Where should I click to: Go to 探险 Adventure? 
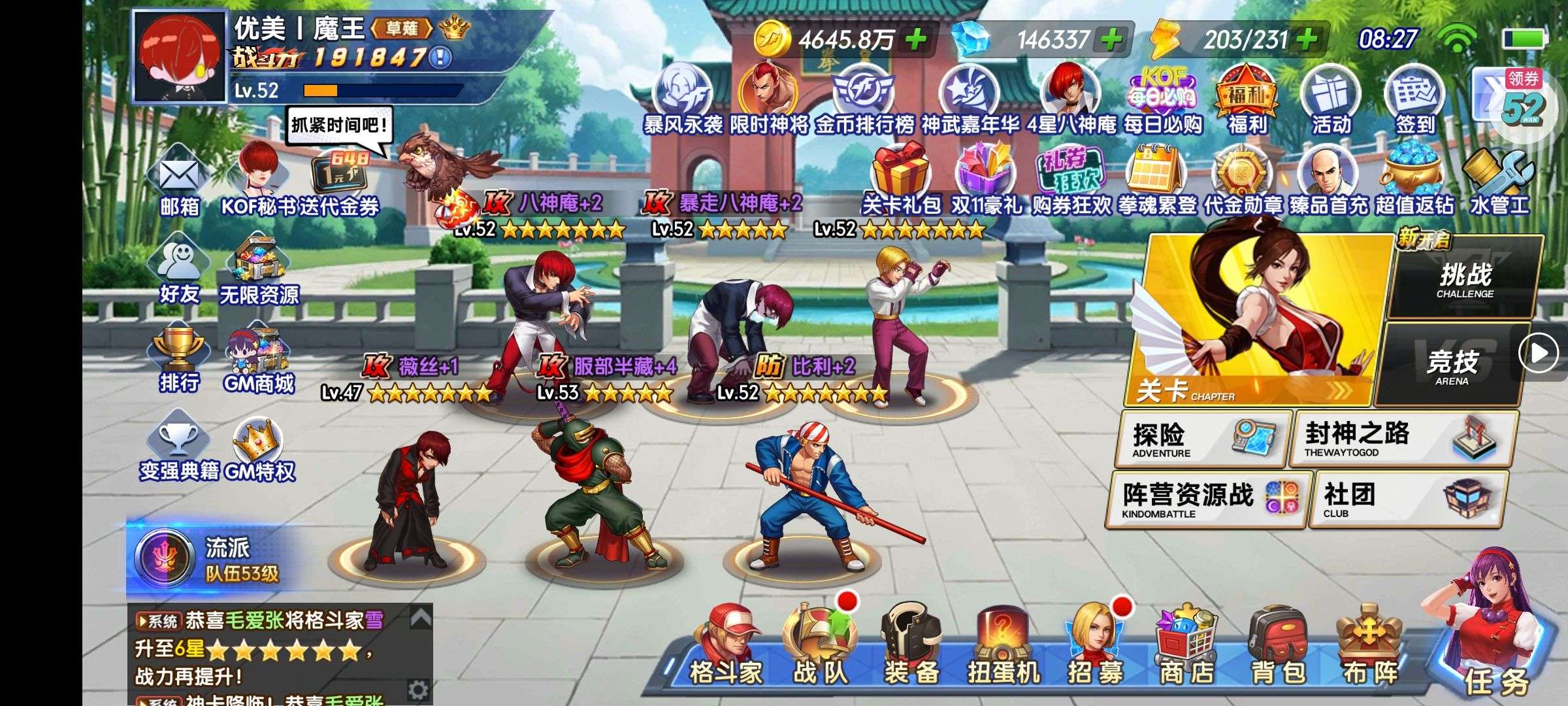point(1202,439)
